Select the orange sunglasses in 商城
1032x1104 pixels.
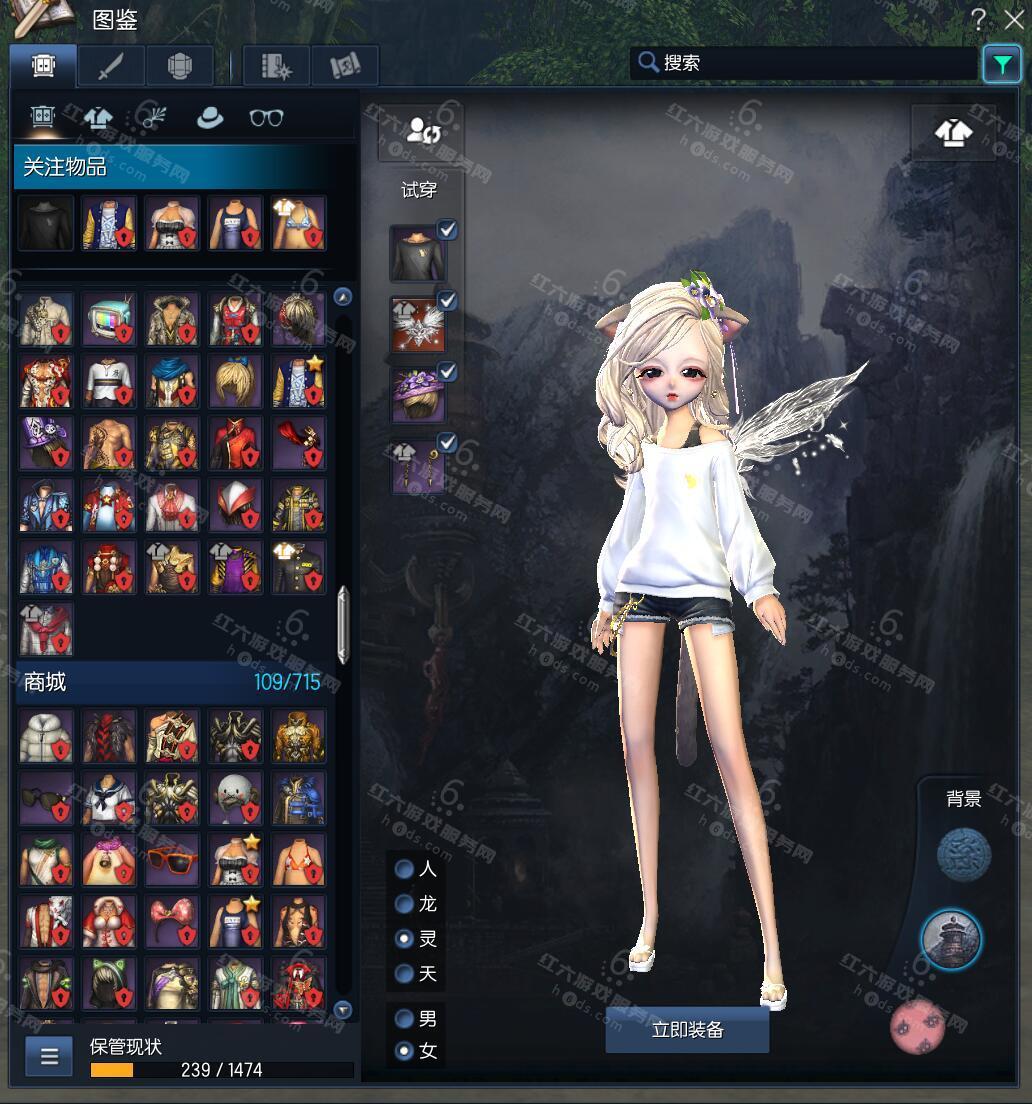(x=171, y=859)
